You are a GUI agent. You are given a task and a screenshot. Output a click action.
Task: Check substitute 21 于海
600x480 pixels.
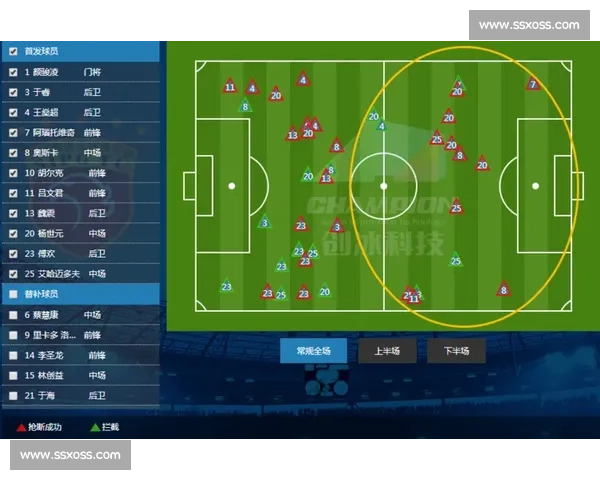12,395
